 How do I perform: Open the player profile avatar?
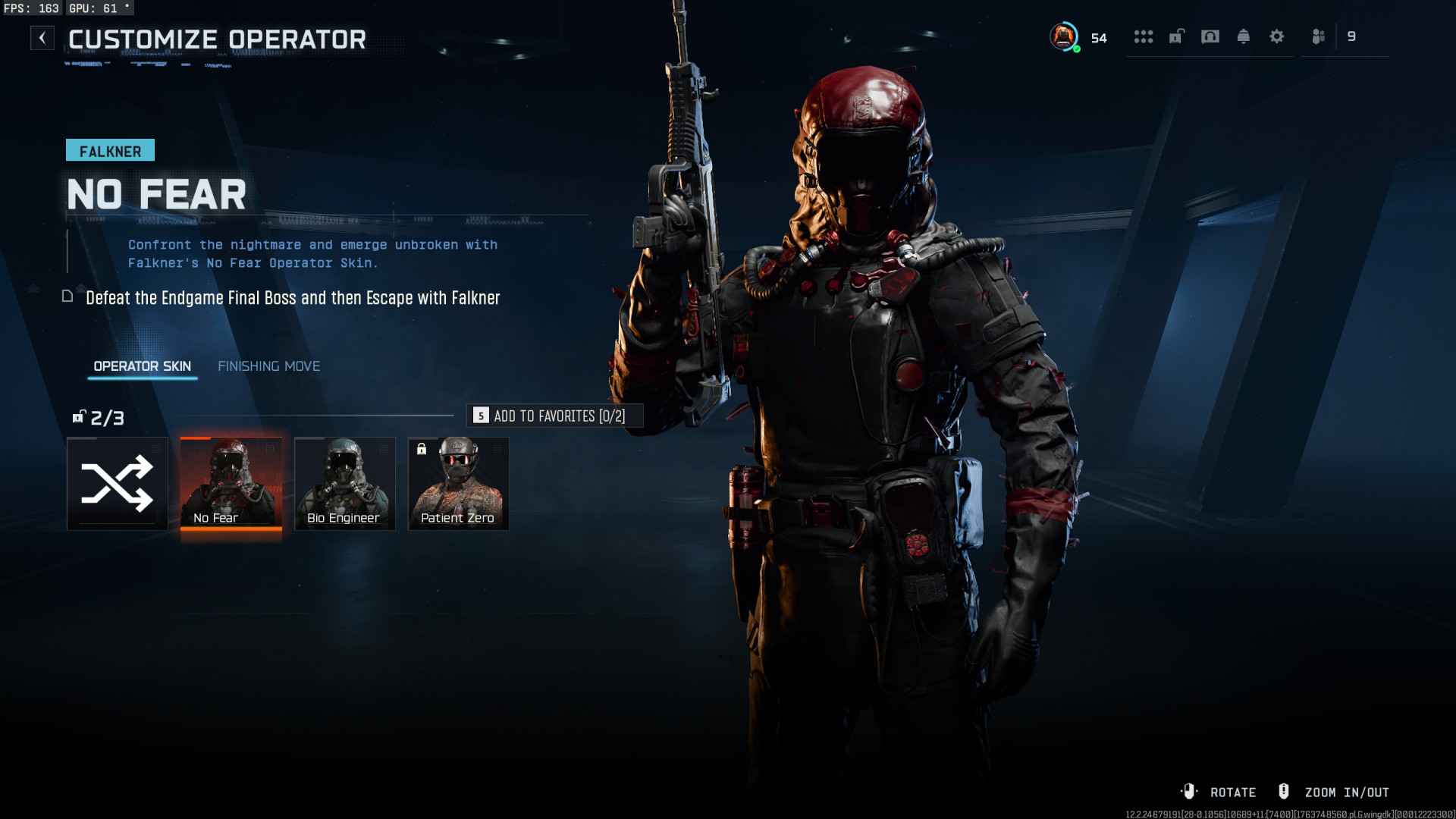(x=1064, y=36)
